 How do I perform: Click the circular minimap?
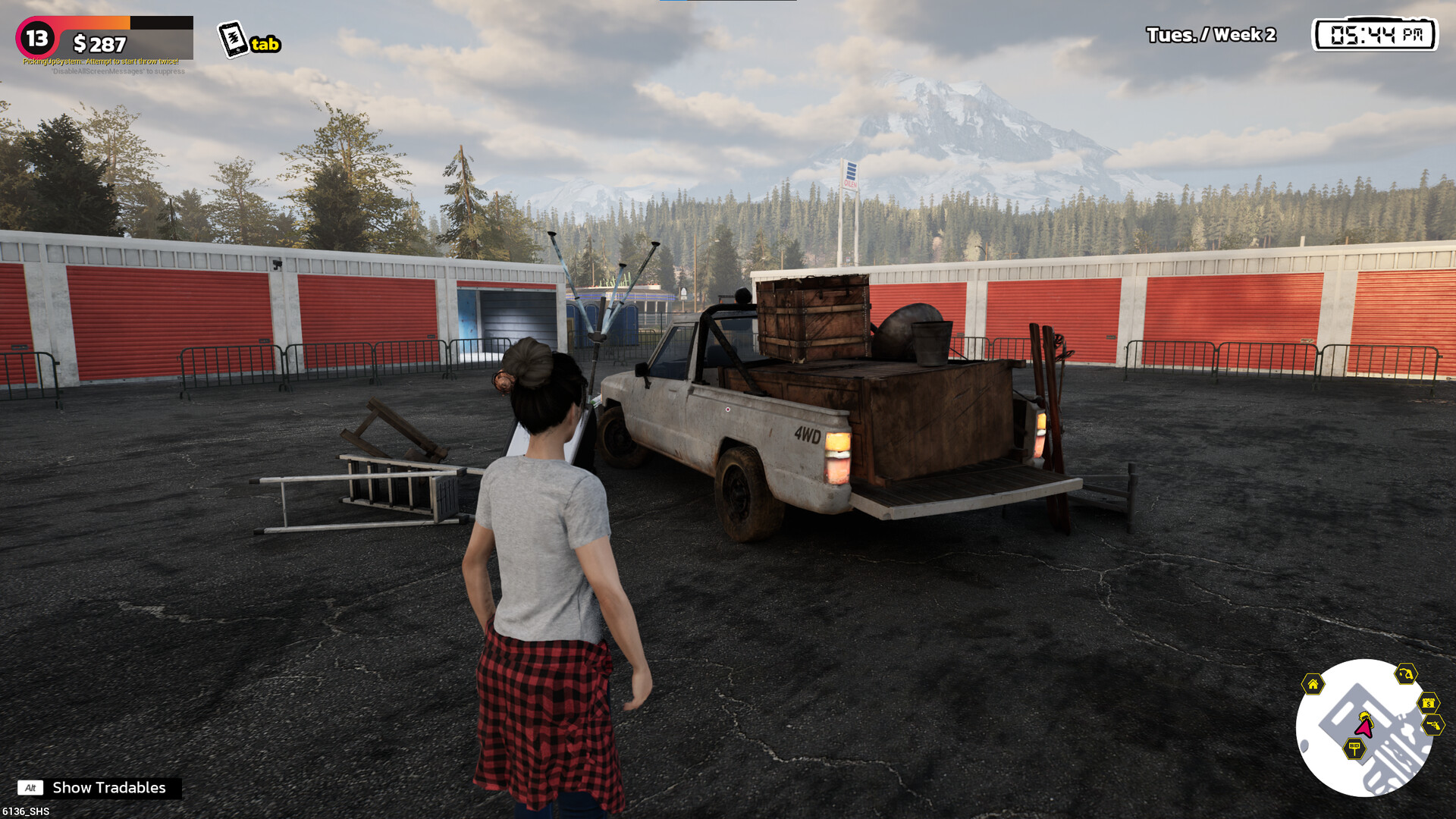point(1363,728)
